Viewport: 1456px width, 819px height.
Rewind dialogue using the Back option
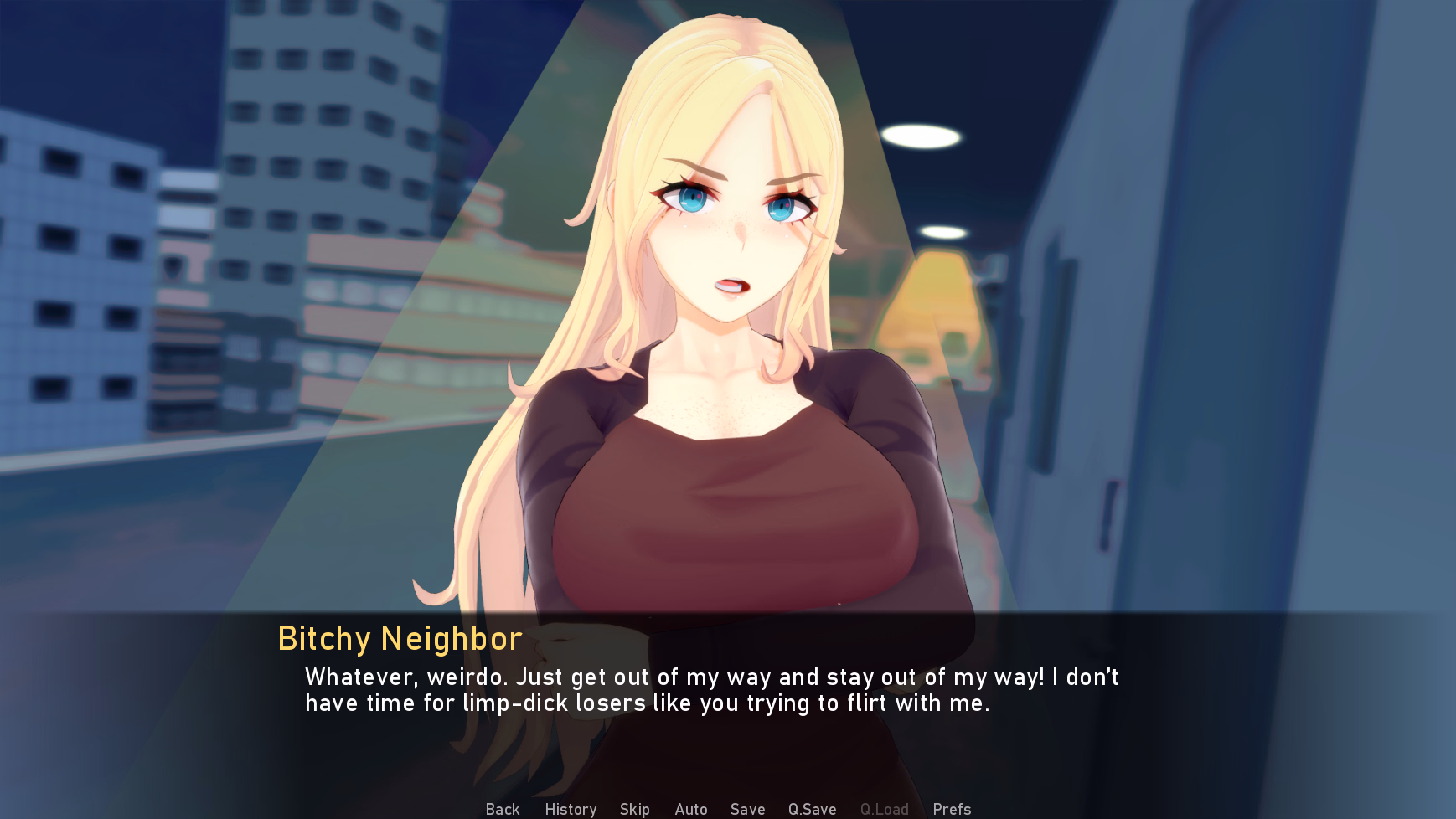point(501,809)
